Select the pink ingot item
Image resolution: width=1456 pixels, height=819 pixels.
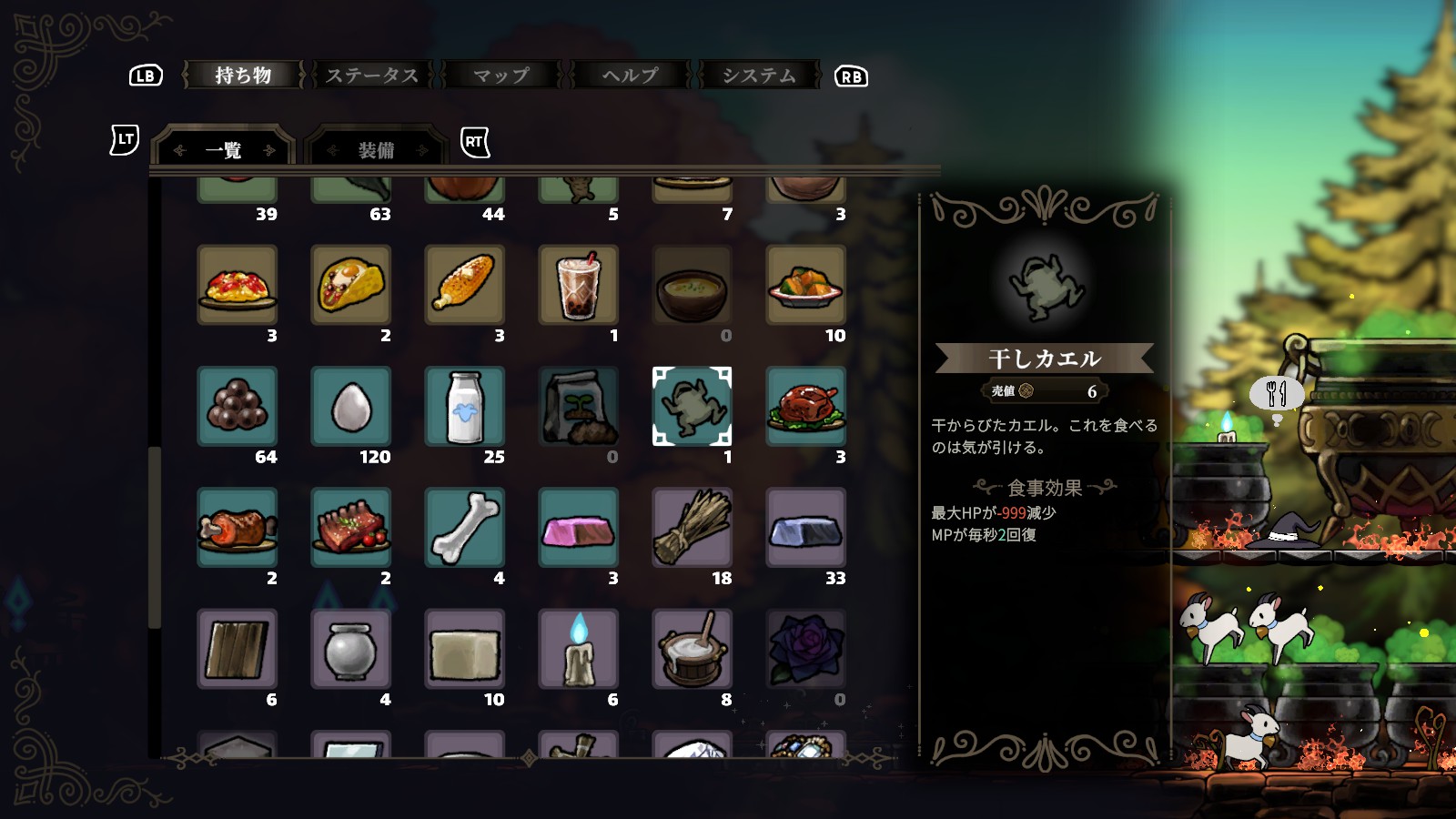pyautogui.click(x=579, y=527)
